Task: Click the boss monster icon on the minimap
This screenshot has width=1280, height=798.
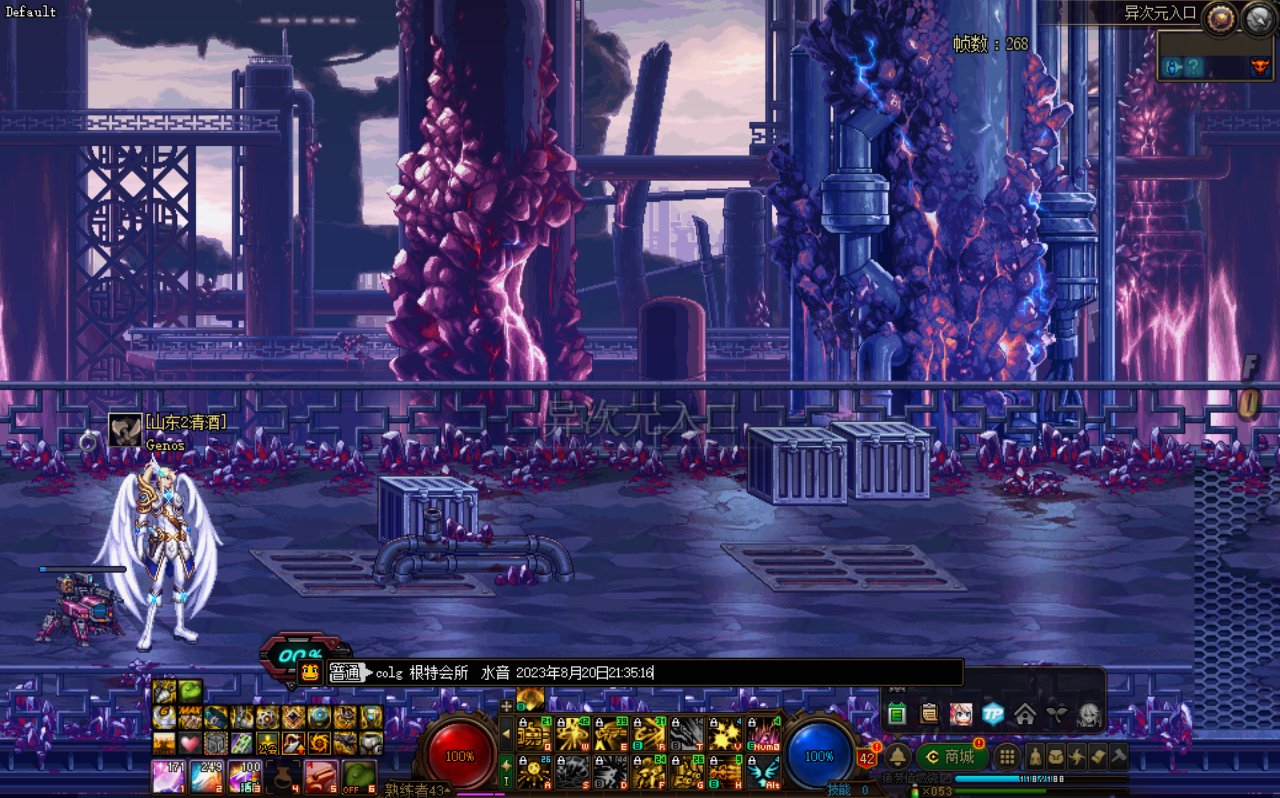Action: 1259,67
